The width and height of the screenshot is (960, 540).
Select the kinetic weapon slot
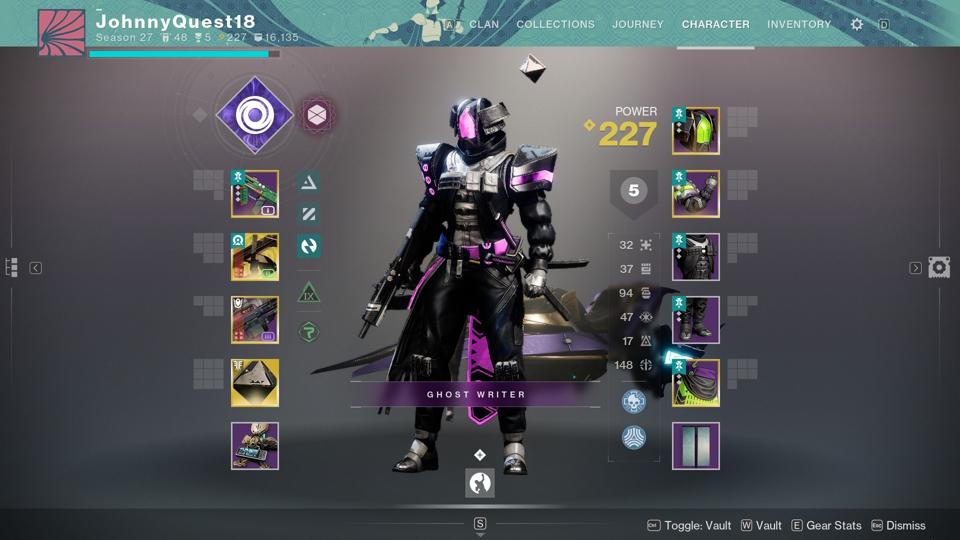point(255,194)
